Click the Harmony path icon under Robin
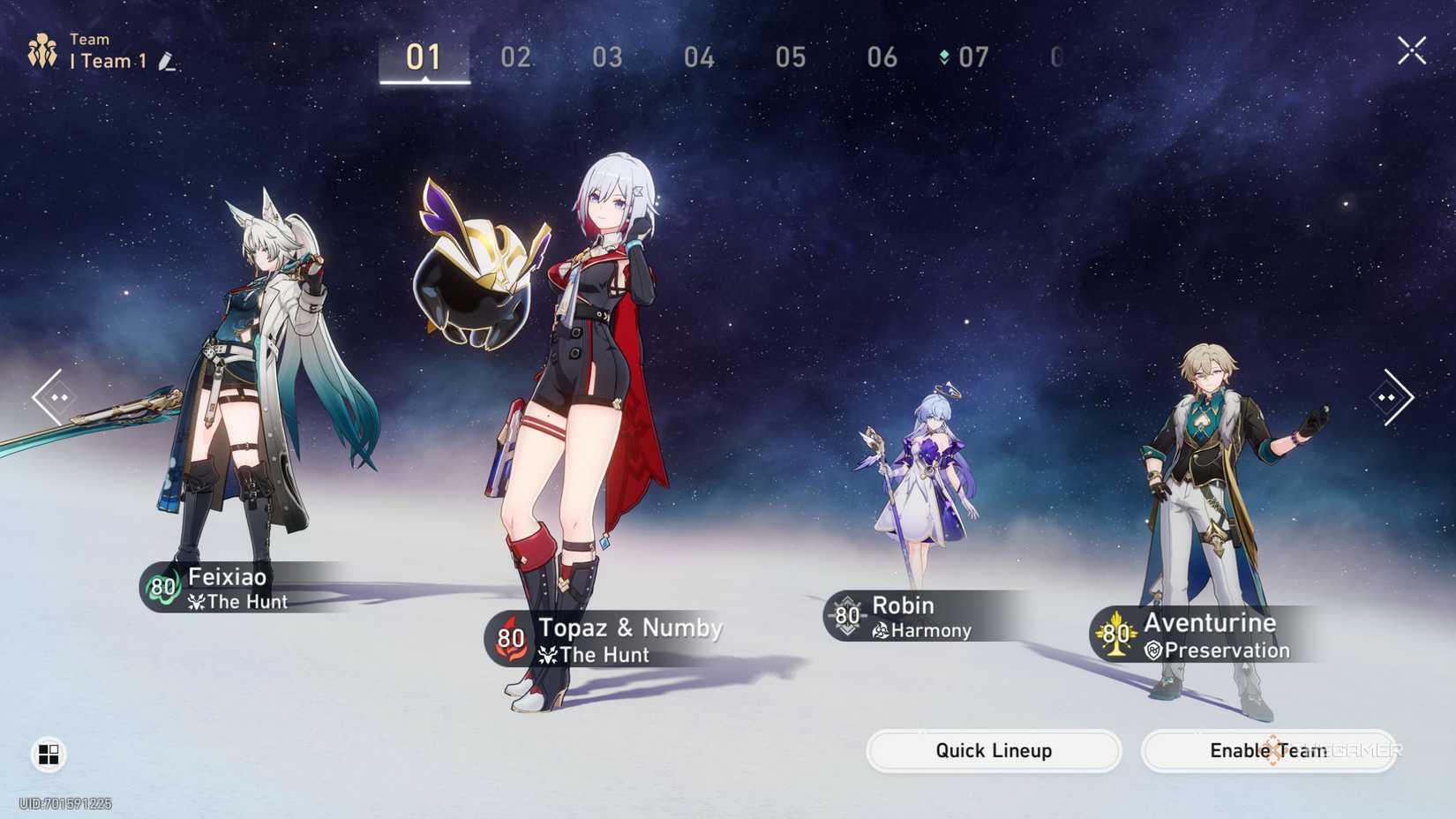 click(879, 630)
